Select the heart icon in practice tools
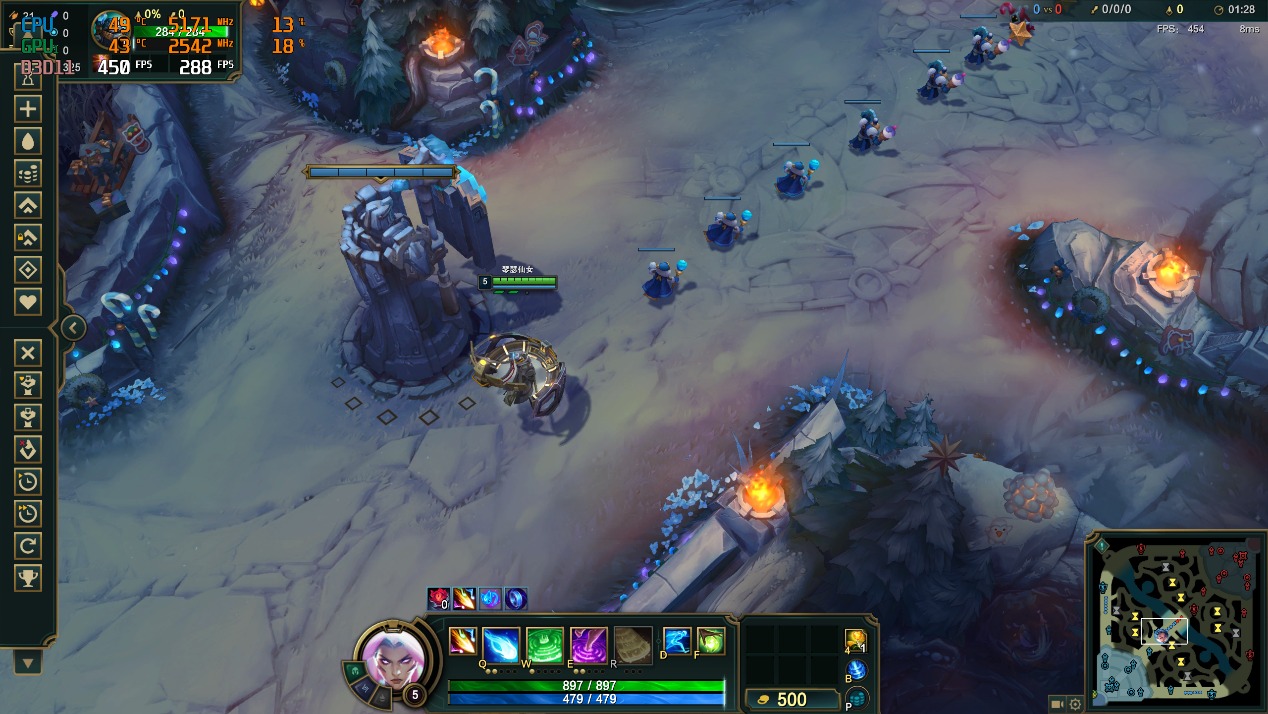1268x714 pixels. [x=28, y=302]
